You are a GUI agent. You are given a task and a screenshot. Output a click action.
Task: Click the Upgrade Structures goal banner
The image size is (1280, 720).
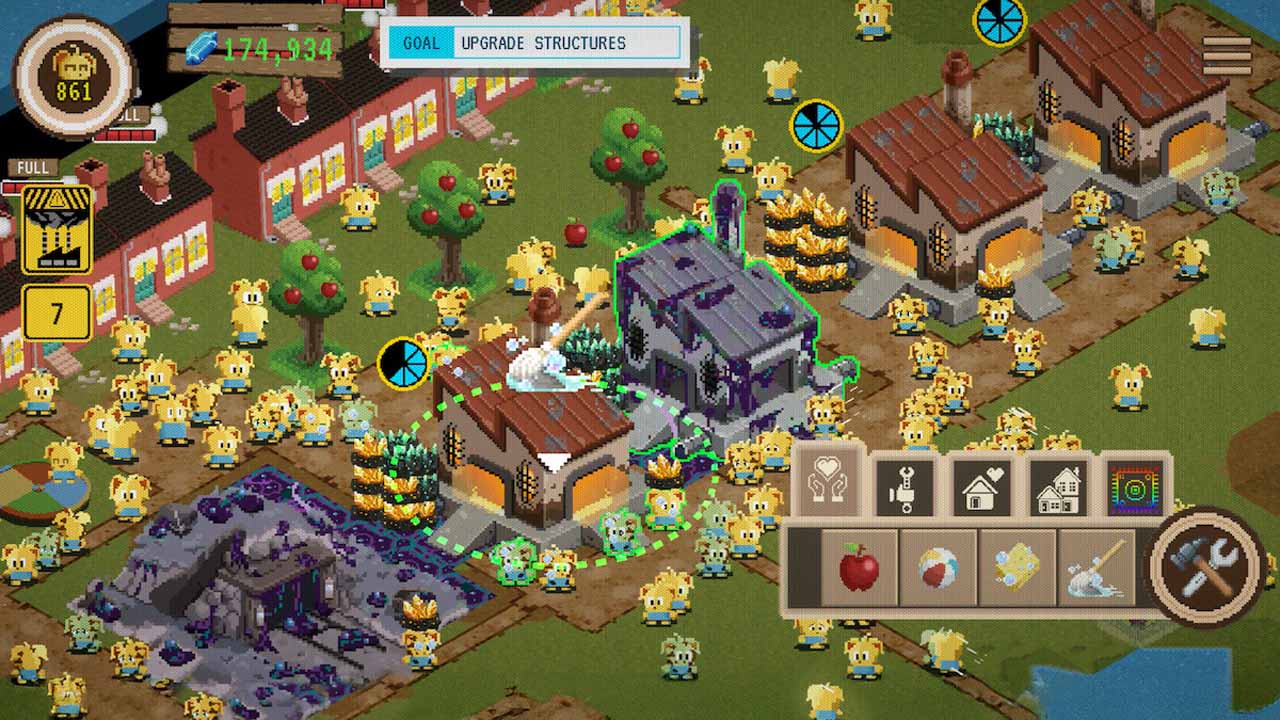pos(535,43)
